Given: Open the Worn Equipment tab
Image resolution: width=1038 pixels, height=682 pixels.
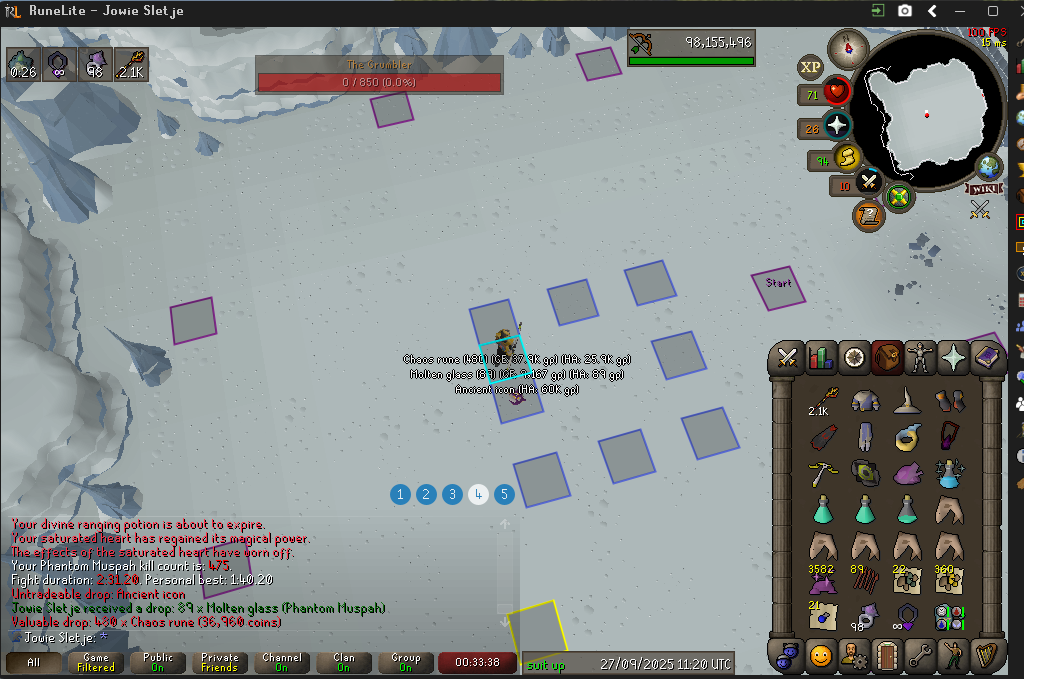Looking at the screenshot, I should [919, 357].
